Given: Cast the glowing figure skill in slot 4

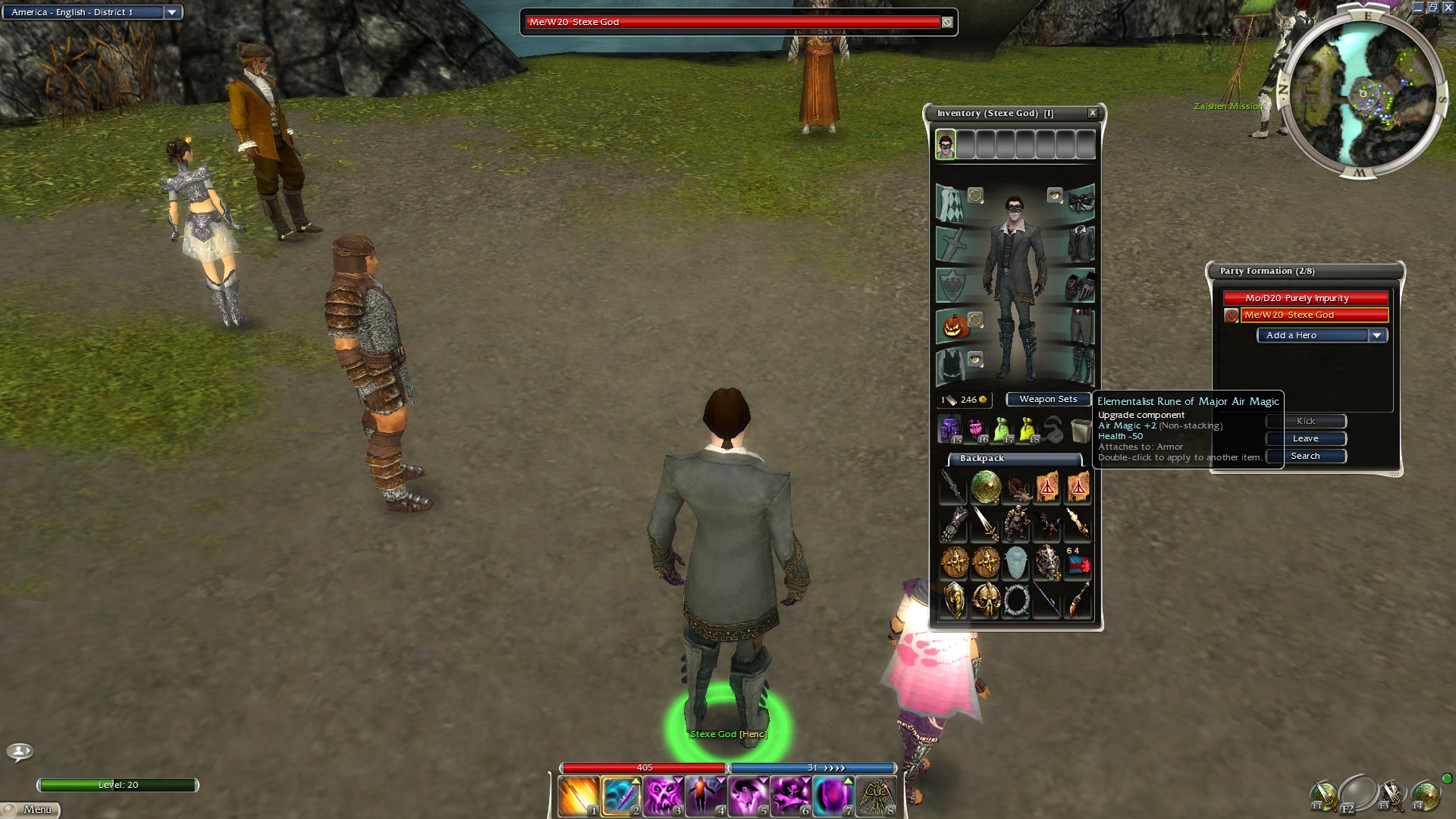Looking at the screenshot, I should (x=706, y=797).
